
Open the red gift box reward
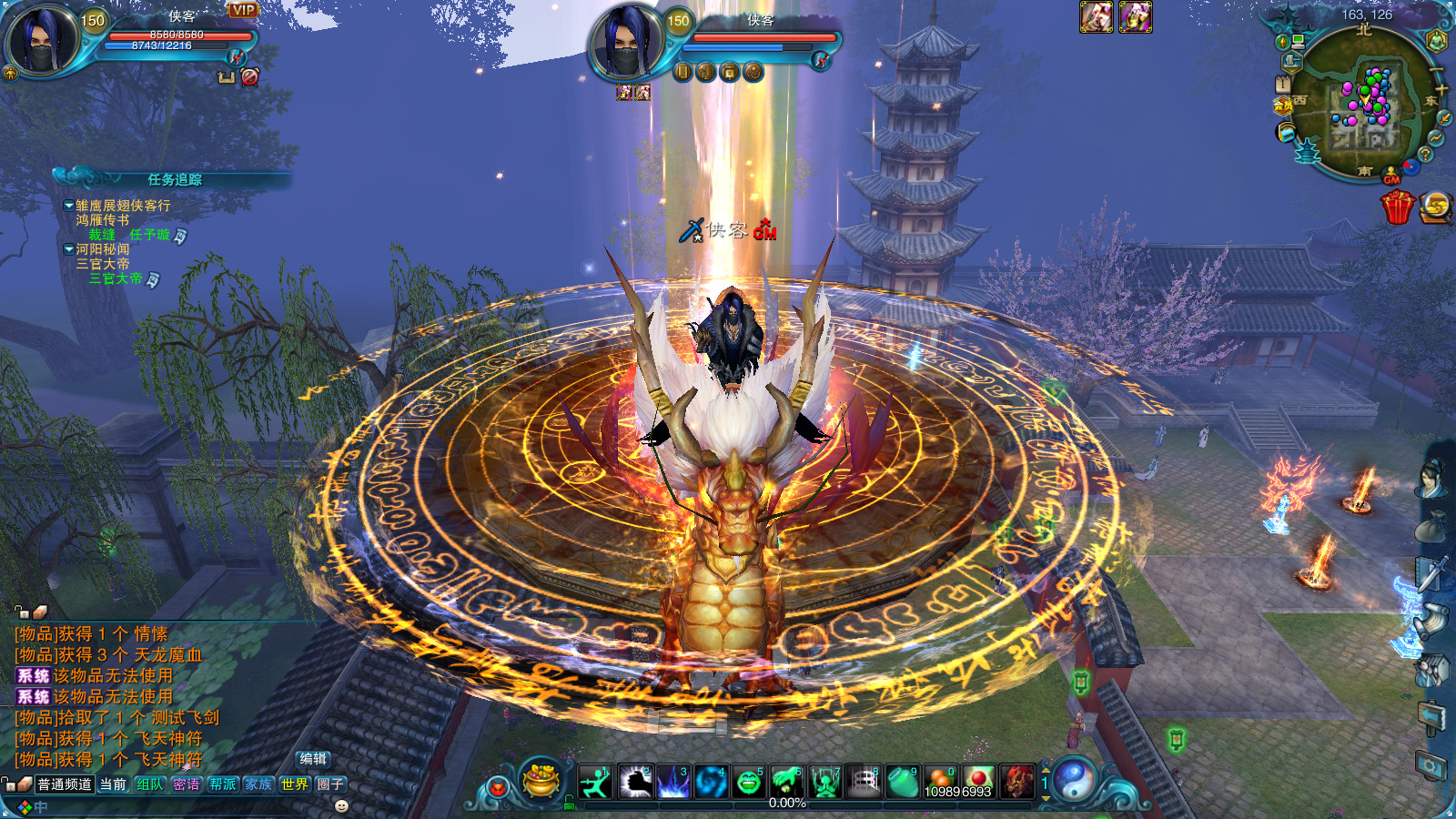[1397, 207]
